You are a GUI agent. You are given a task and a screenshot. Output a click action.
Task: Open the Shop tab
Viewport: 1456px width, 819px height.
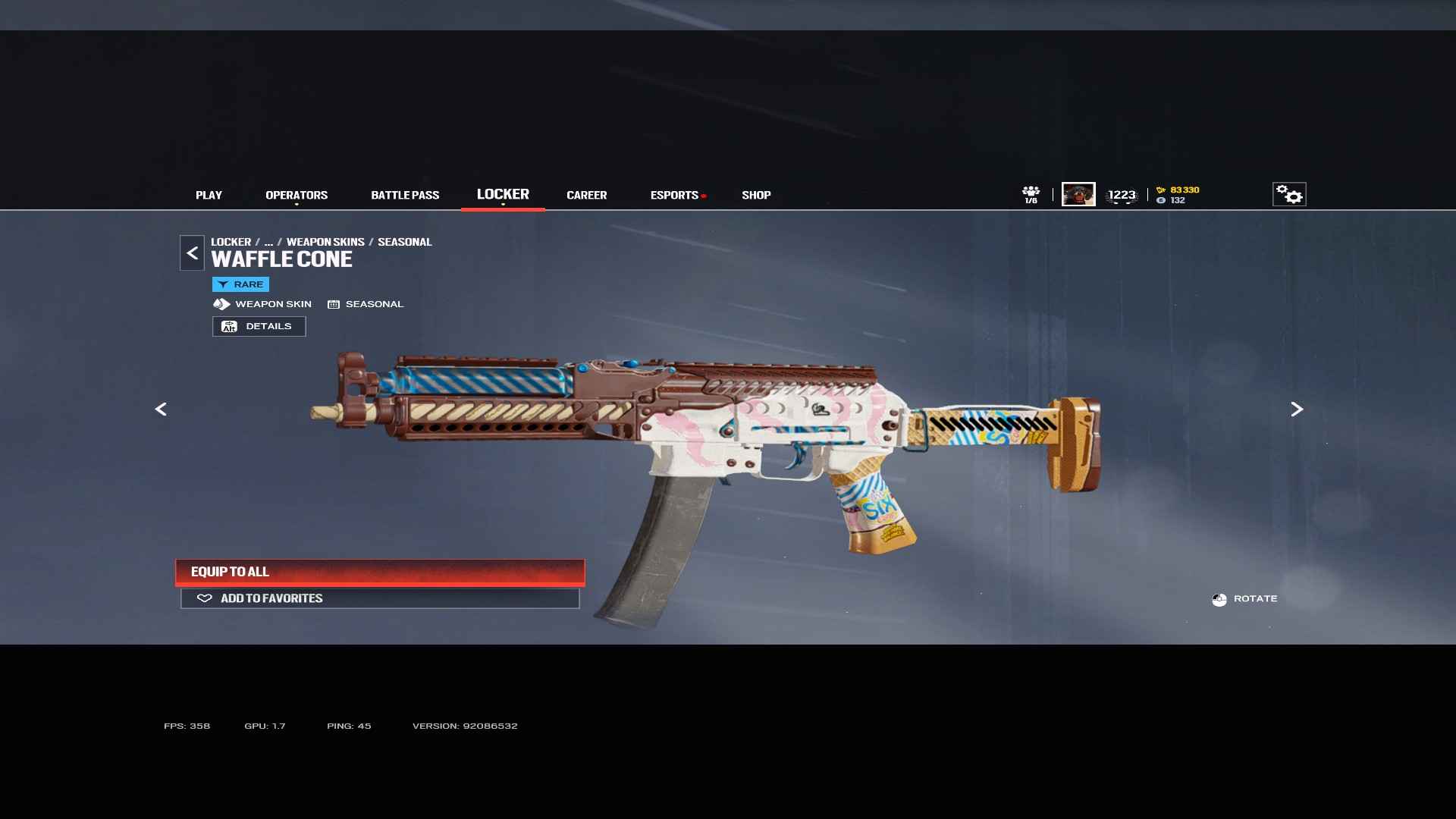click(756, 195)
